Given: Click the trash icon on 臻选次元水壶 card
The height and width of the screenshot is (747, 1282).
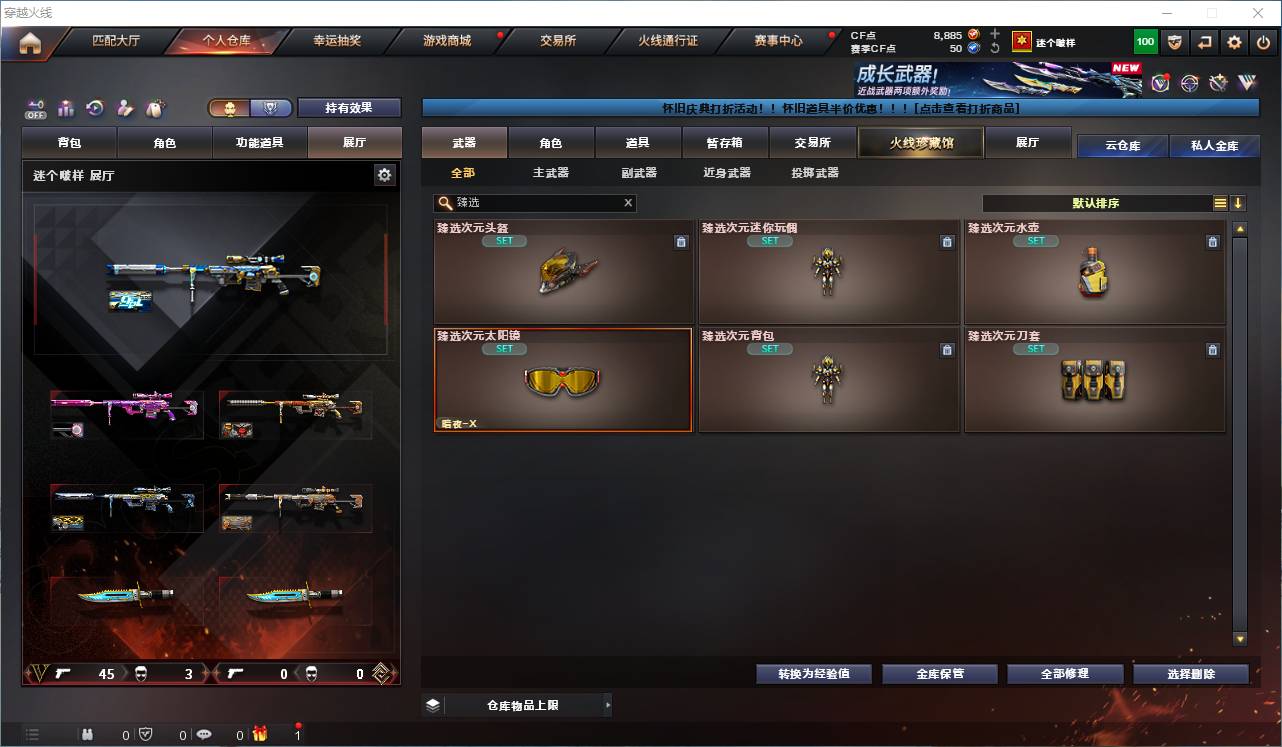Looking at the screenshot, I should point(1212,241).
